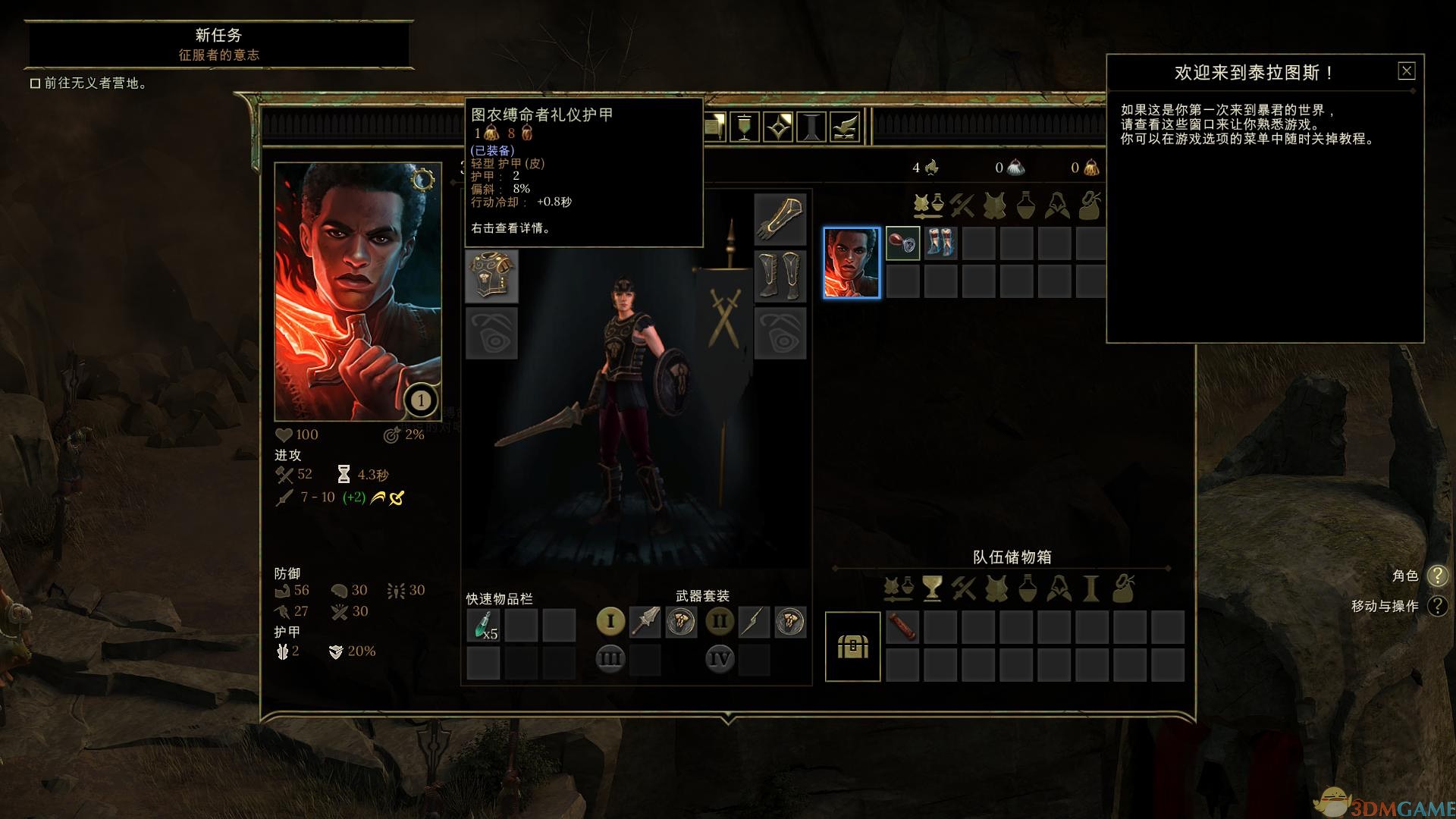1456x819 pixels.
Task: Select the equipped ceremonial chest armor slot
Action: pyautogui.click(x=491, y=277)
